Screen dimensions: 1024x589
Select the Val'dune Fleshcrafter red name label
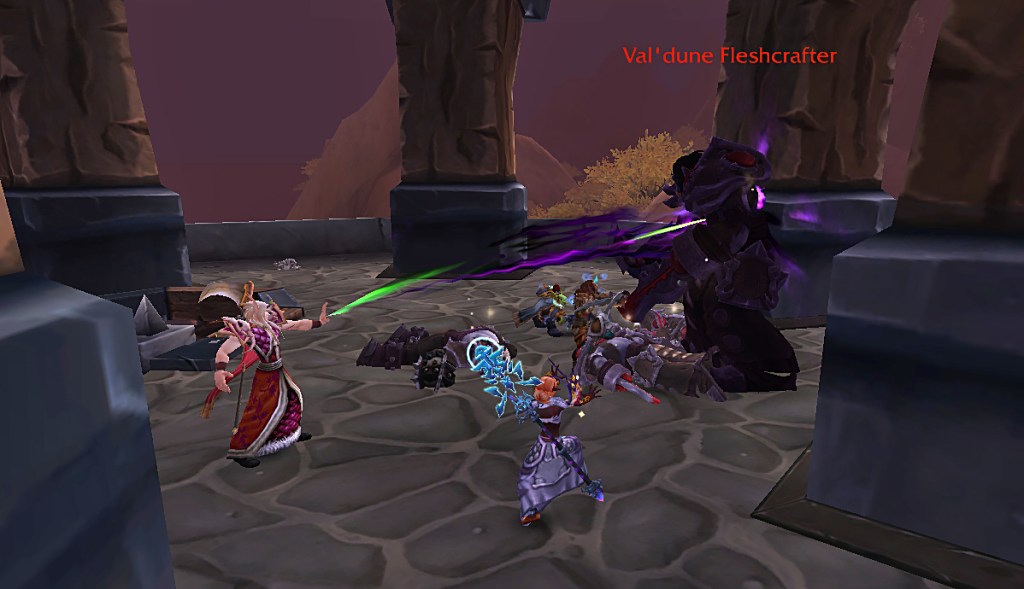point(729,56)
